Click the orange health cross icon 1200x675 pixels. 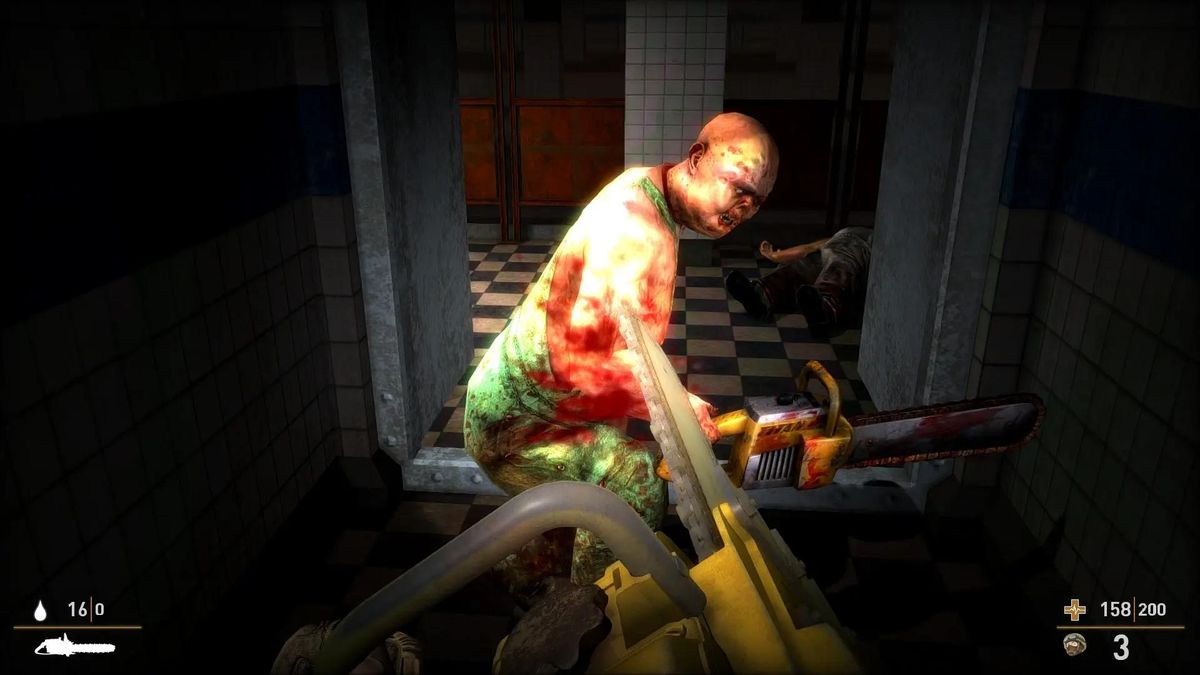pyautogui.click(x=1074, y=609)
